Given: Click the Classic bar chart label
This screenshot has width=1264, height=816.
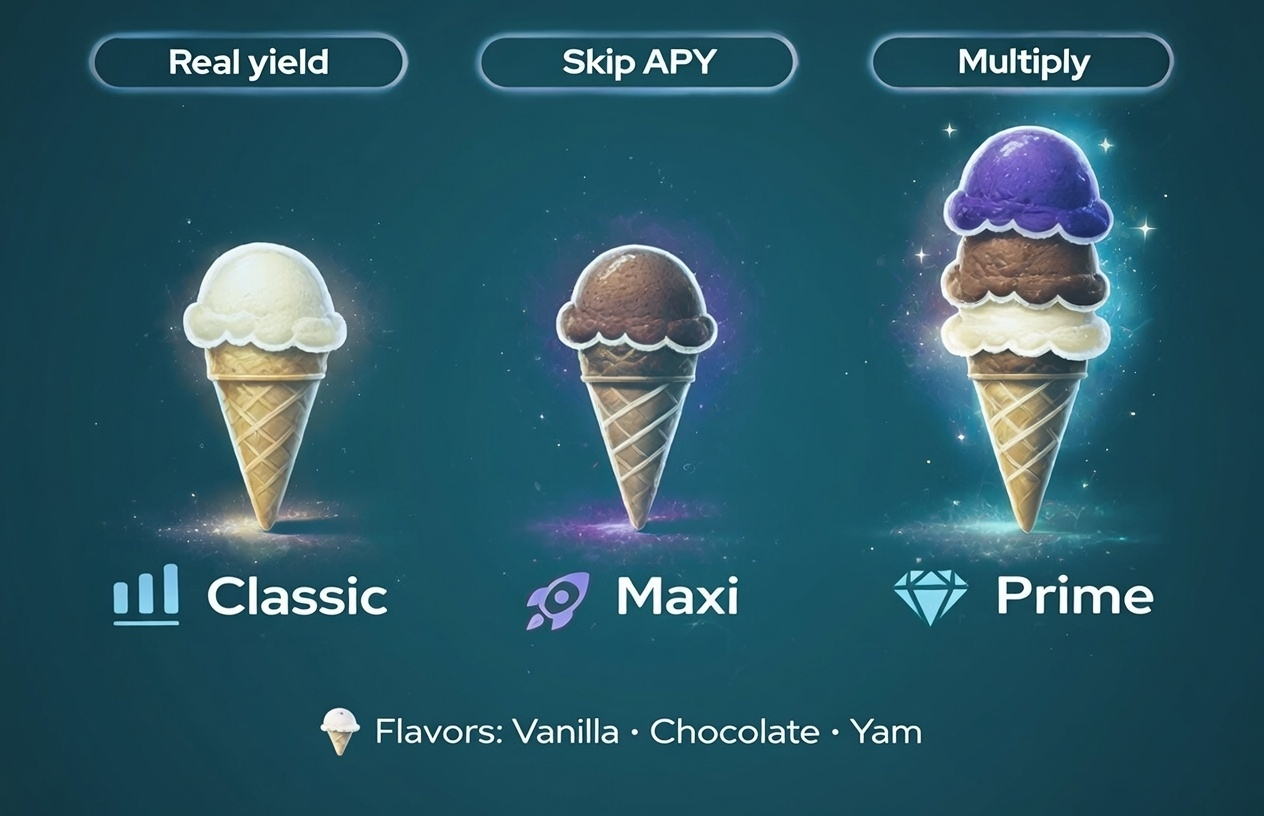Looking at the screenshot, I should (251, 596).
